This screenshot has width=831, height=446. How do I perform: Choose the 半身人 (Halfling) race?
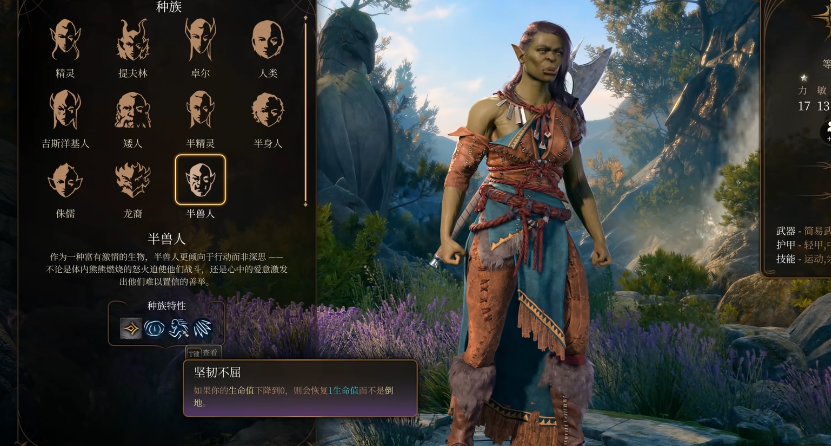[267, 110]
